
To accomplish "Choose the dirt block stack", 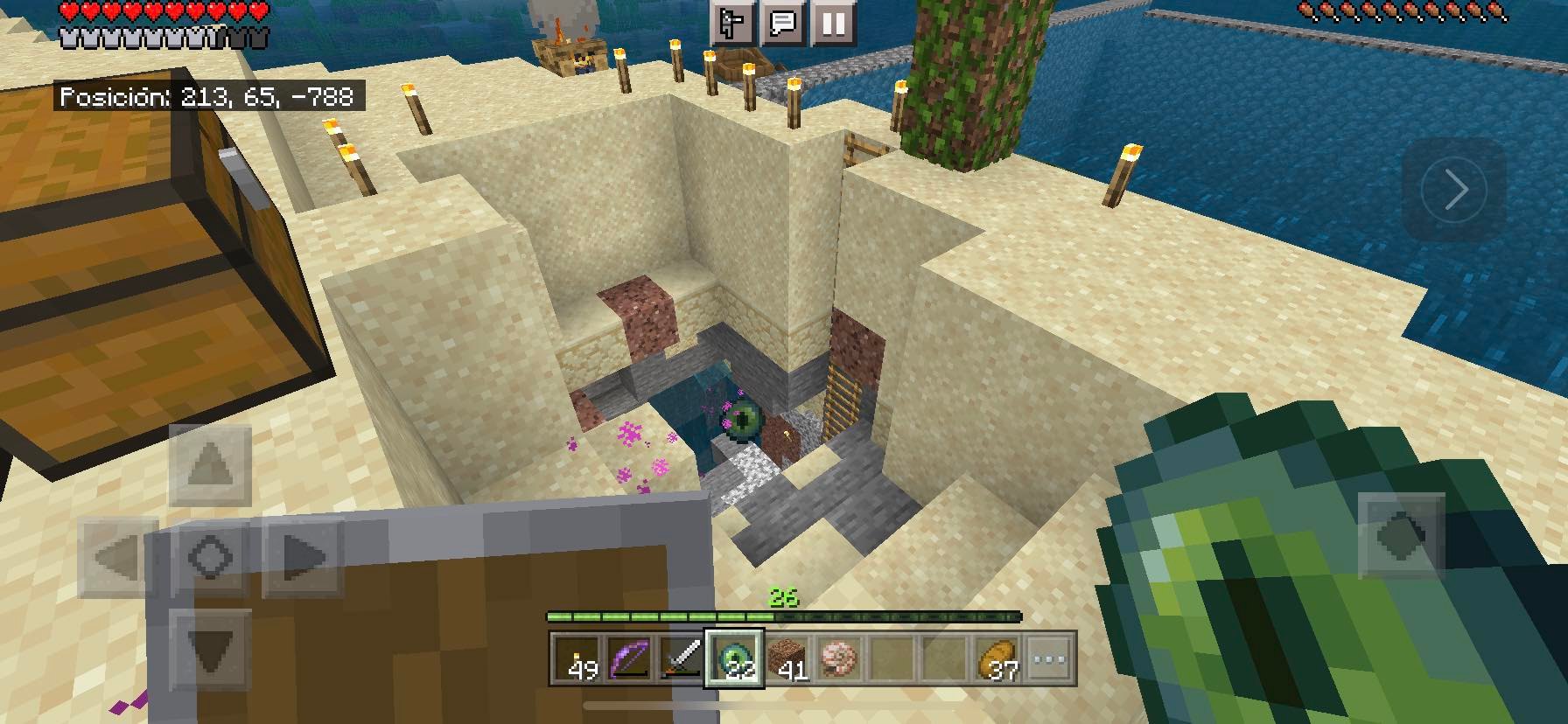I will [787, 659].
